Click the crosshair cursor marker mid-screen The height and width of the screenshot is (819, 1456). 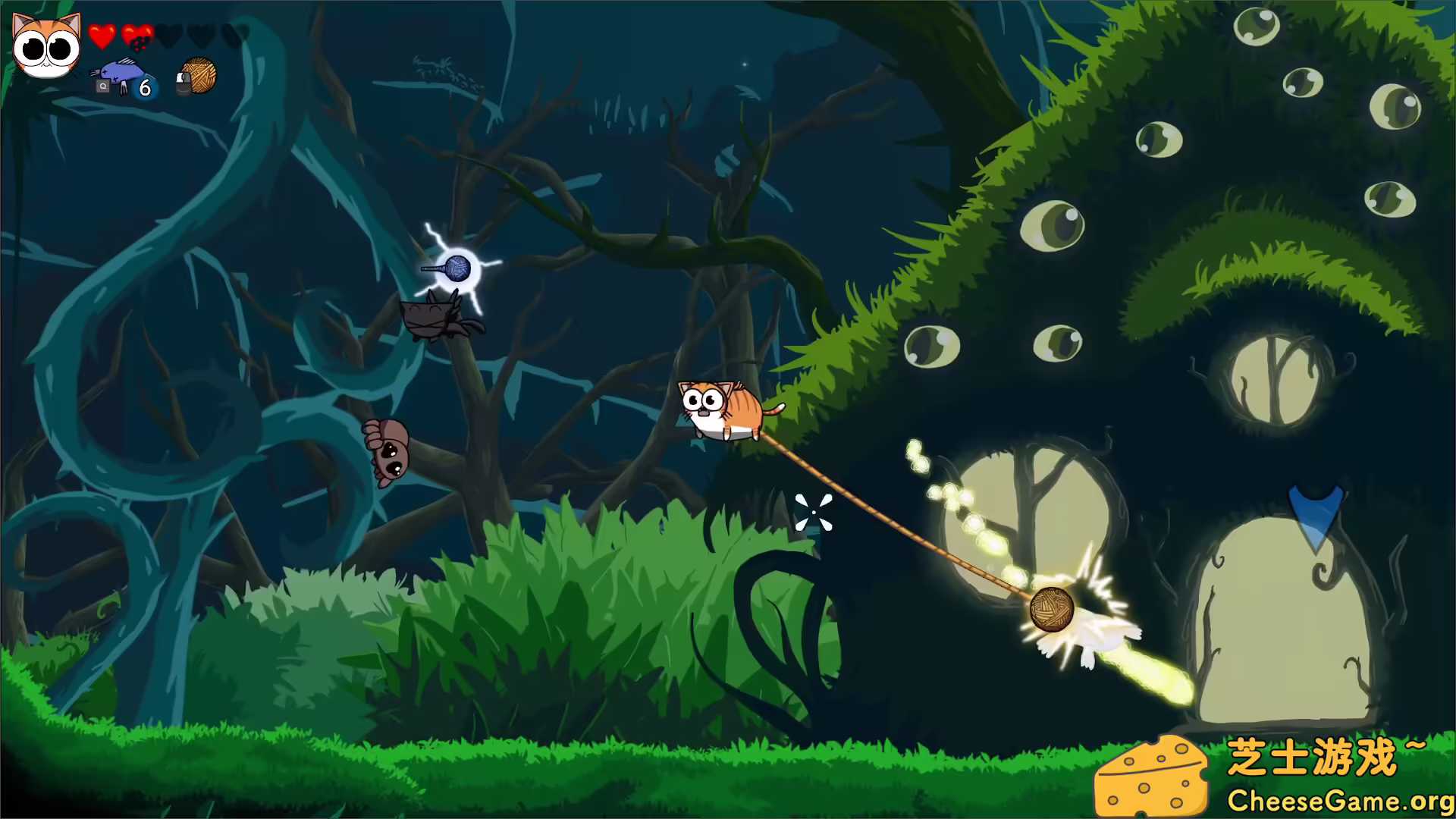(814, 513)
